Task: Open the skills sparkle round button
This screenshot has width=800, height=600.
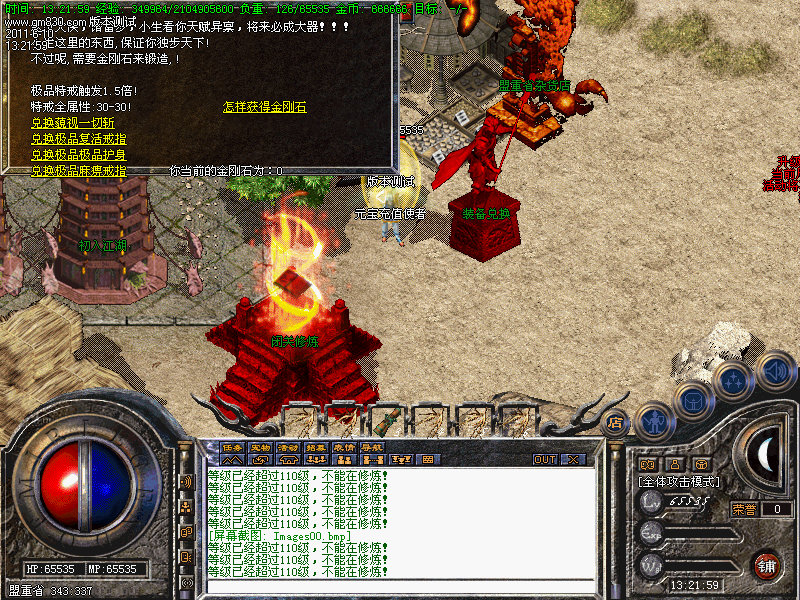Action: pos(735,380)
